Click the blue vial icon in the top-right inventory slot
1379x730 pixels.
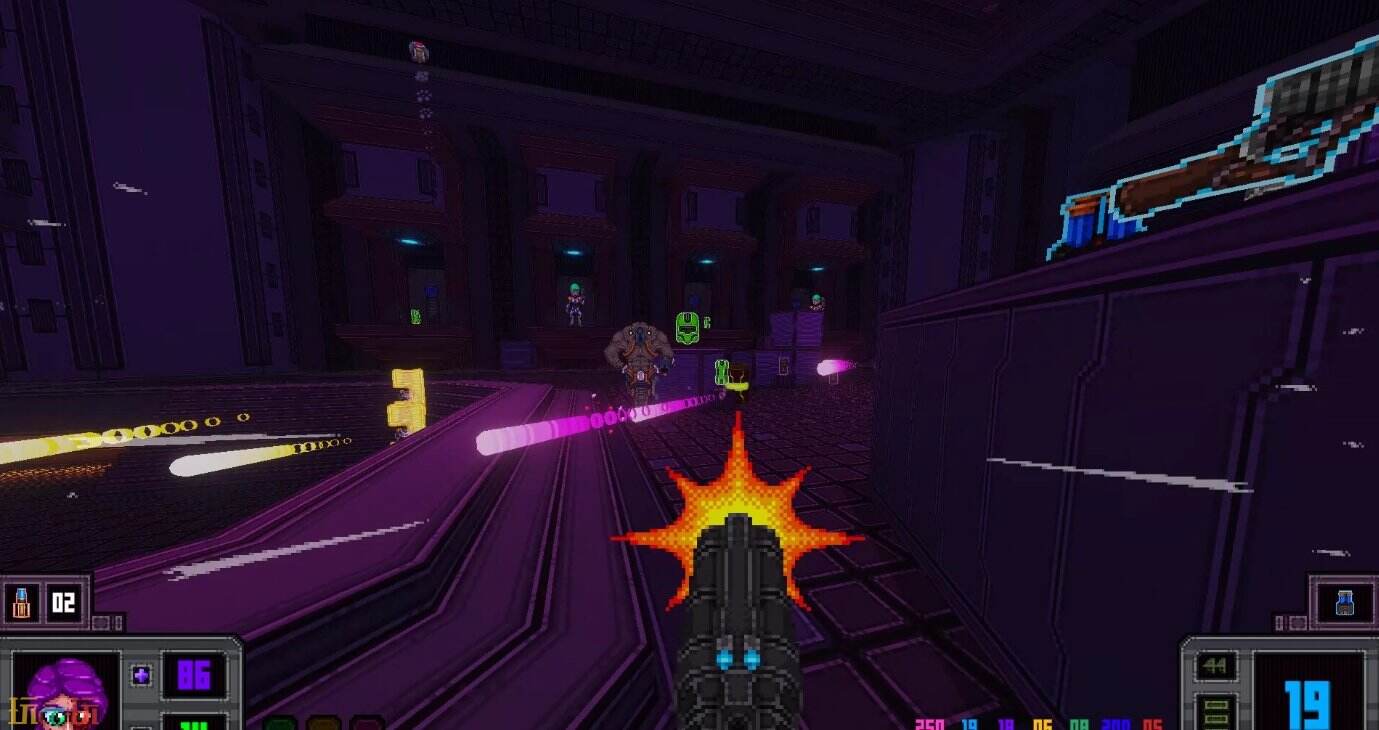(x=1344, y=600)
